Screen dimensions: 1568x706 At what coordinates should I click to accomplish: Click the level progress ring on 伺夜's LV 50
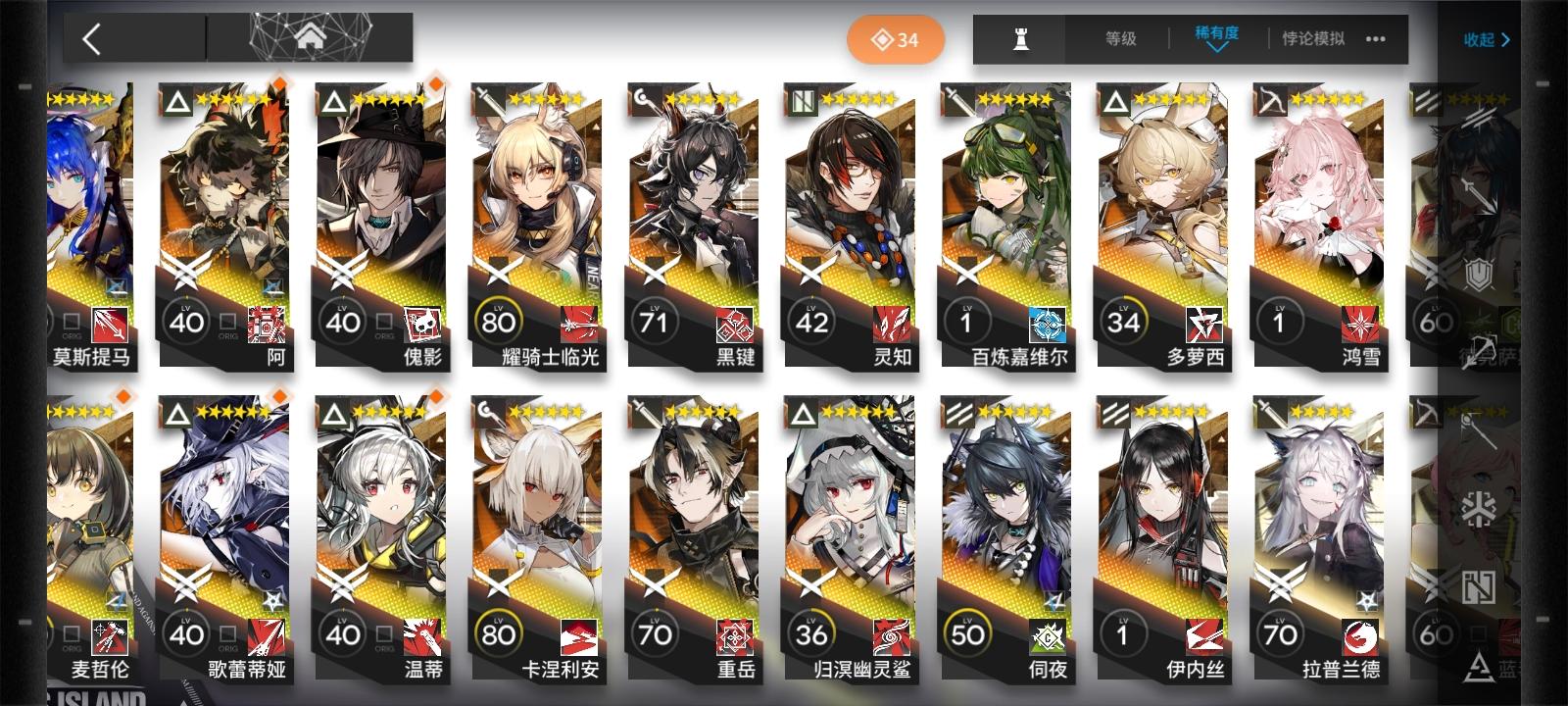(x=968, y=635)
